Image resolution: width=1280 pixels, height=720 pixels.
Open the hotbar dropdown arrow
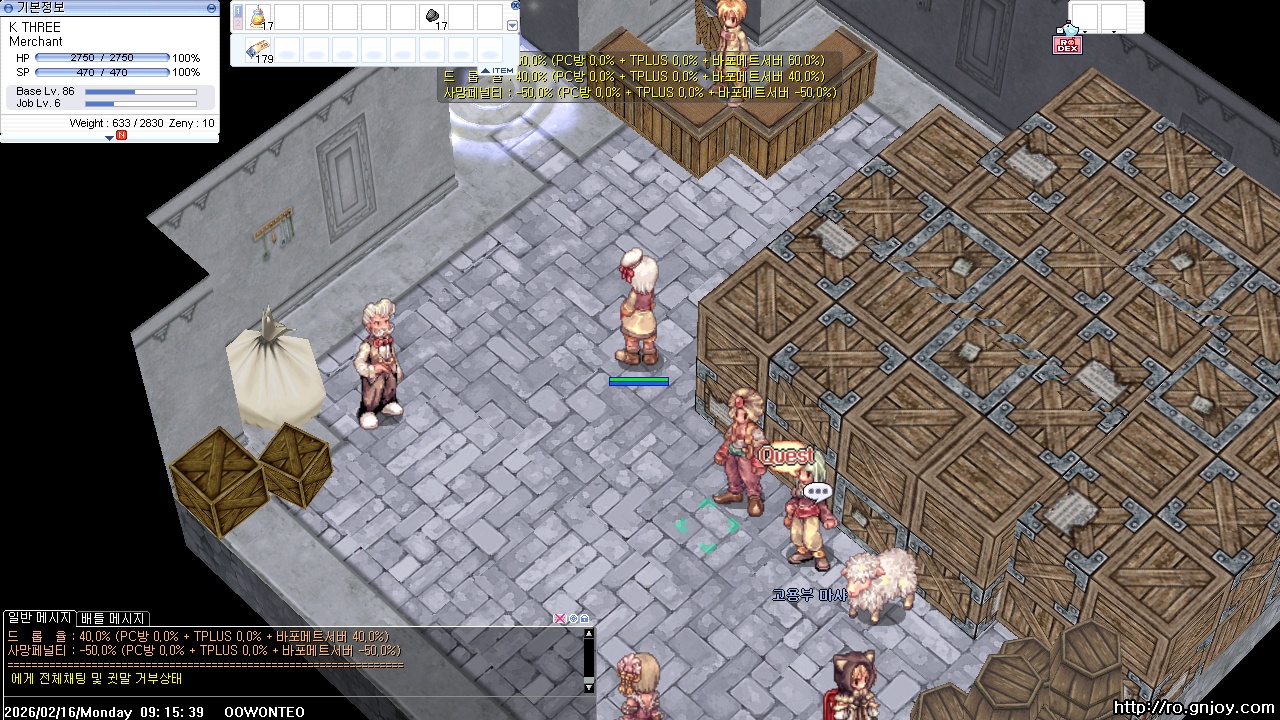[513, 26]
